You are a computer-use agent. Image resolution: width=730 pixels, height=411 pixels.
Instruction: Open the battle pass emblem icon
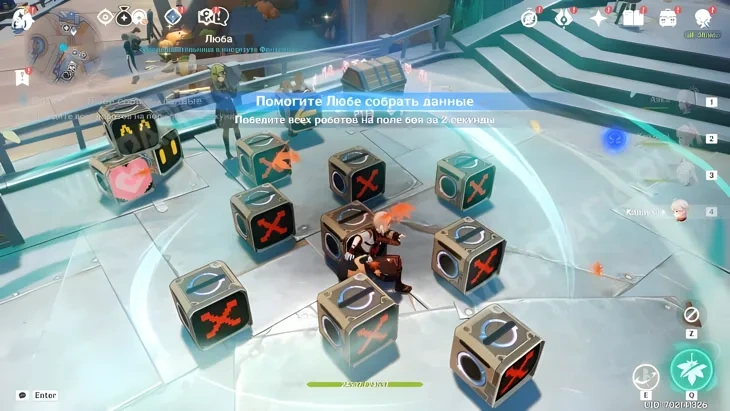tap(565, 17)
